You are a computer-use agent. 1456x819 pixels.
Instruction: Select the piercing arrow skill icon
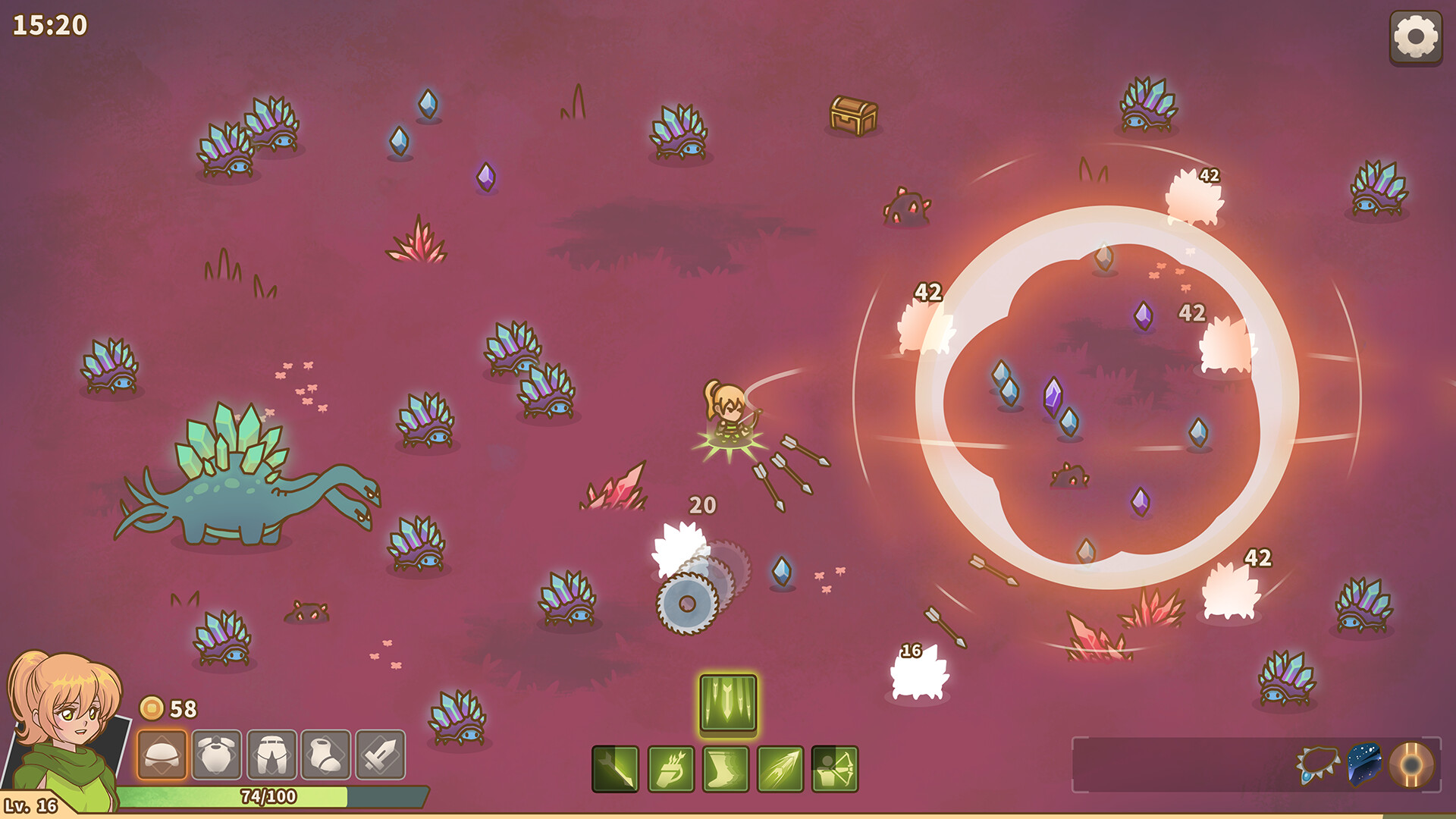(780, 769)
